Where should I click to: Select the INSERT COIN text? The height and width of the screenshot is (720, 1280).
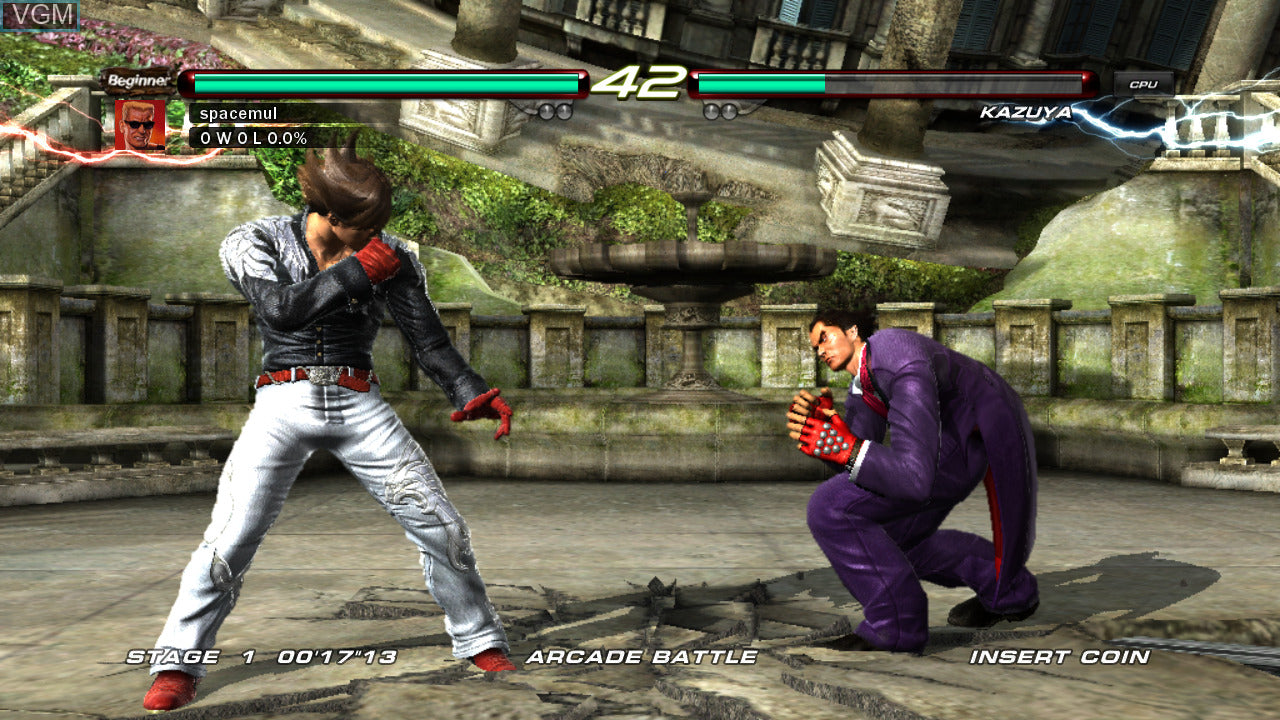click(x=1059, y=657)
